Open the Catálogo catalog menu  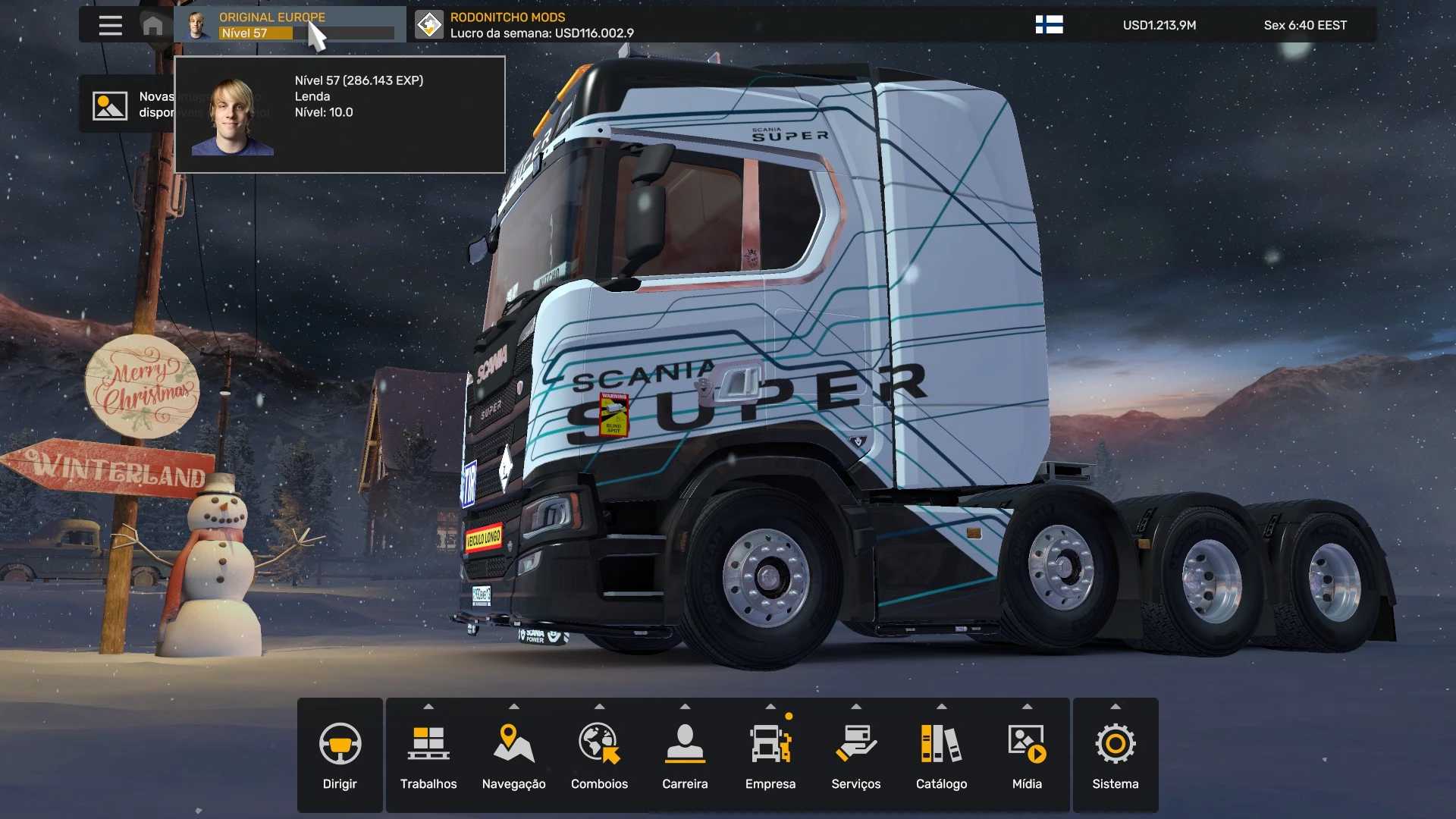pyautogui.click(x=941, y=755)
